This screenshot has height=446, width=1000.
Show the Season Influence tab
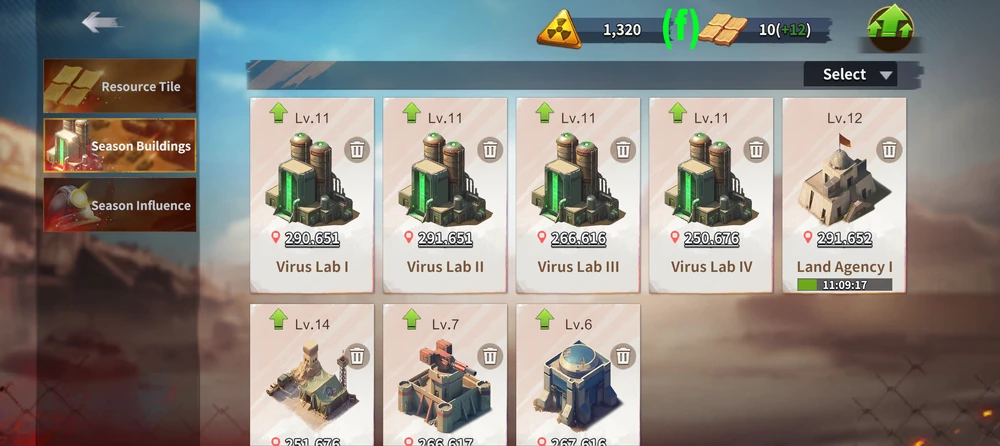120,205
